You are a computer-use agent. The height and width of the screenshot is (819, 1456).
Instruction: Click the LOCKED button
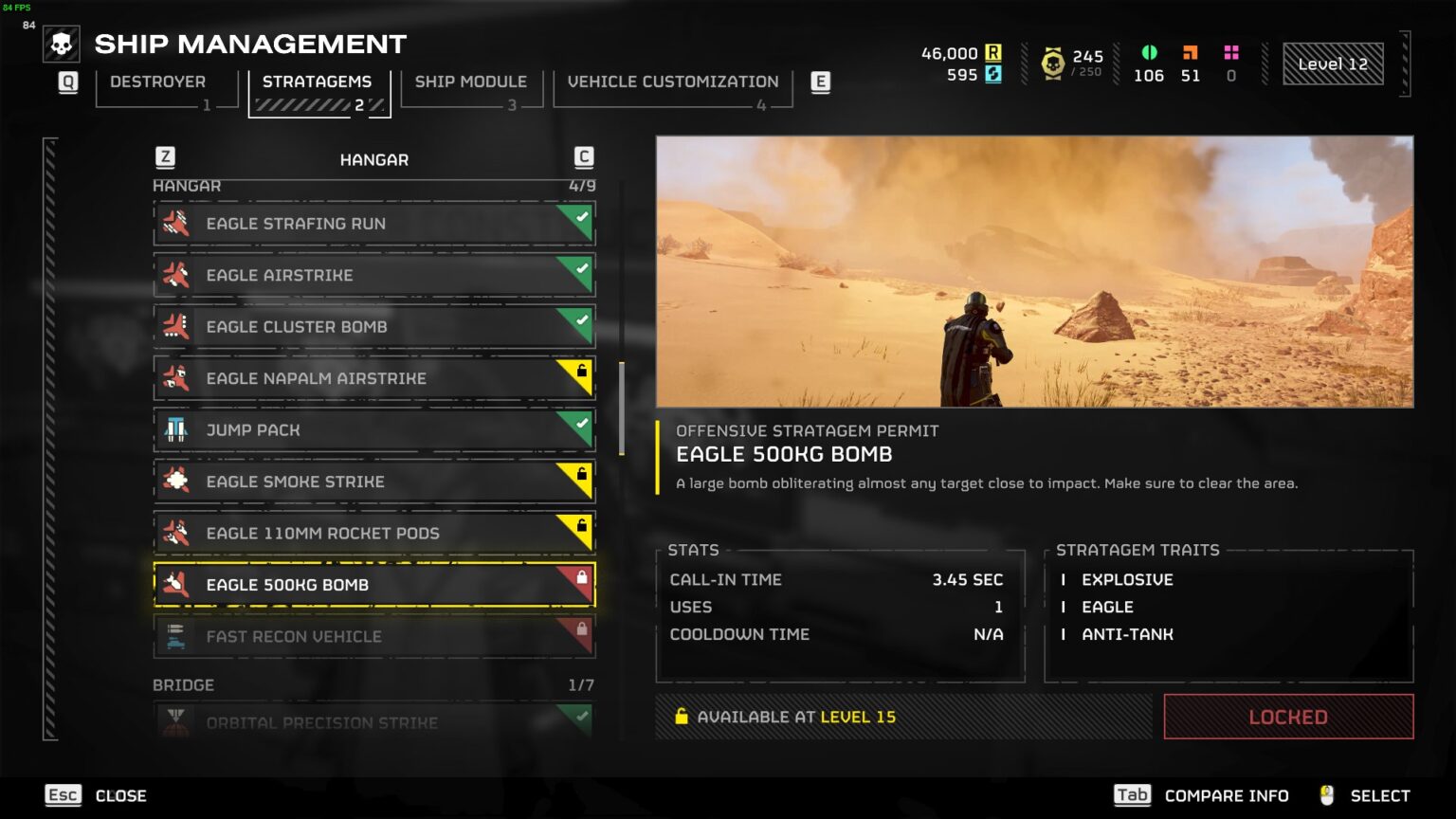pos(1286,717)
